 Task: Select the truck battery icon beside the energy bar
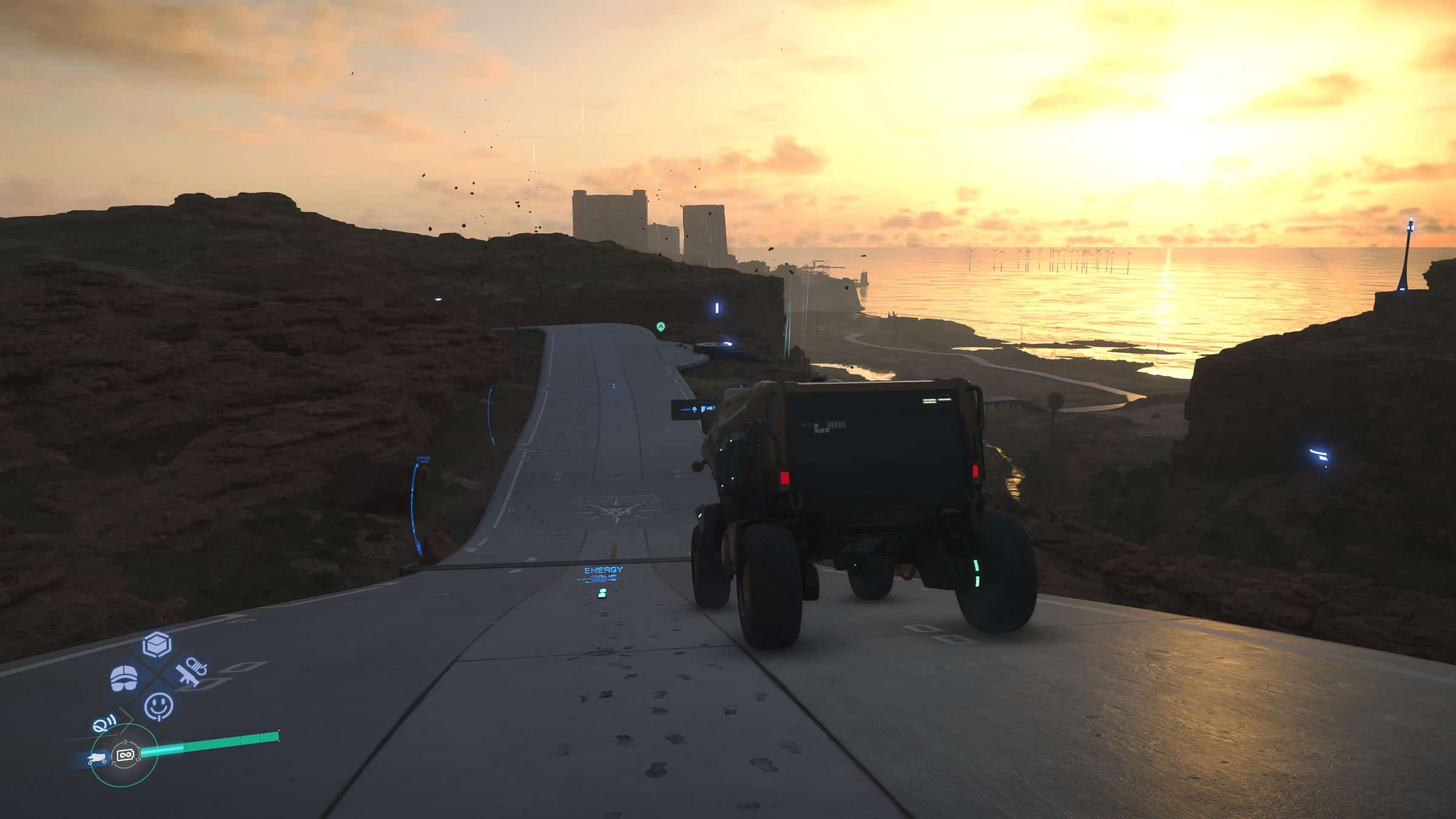point(97,759)
